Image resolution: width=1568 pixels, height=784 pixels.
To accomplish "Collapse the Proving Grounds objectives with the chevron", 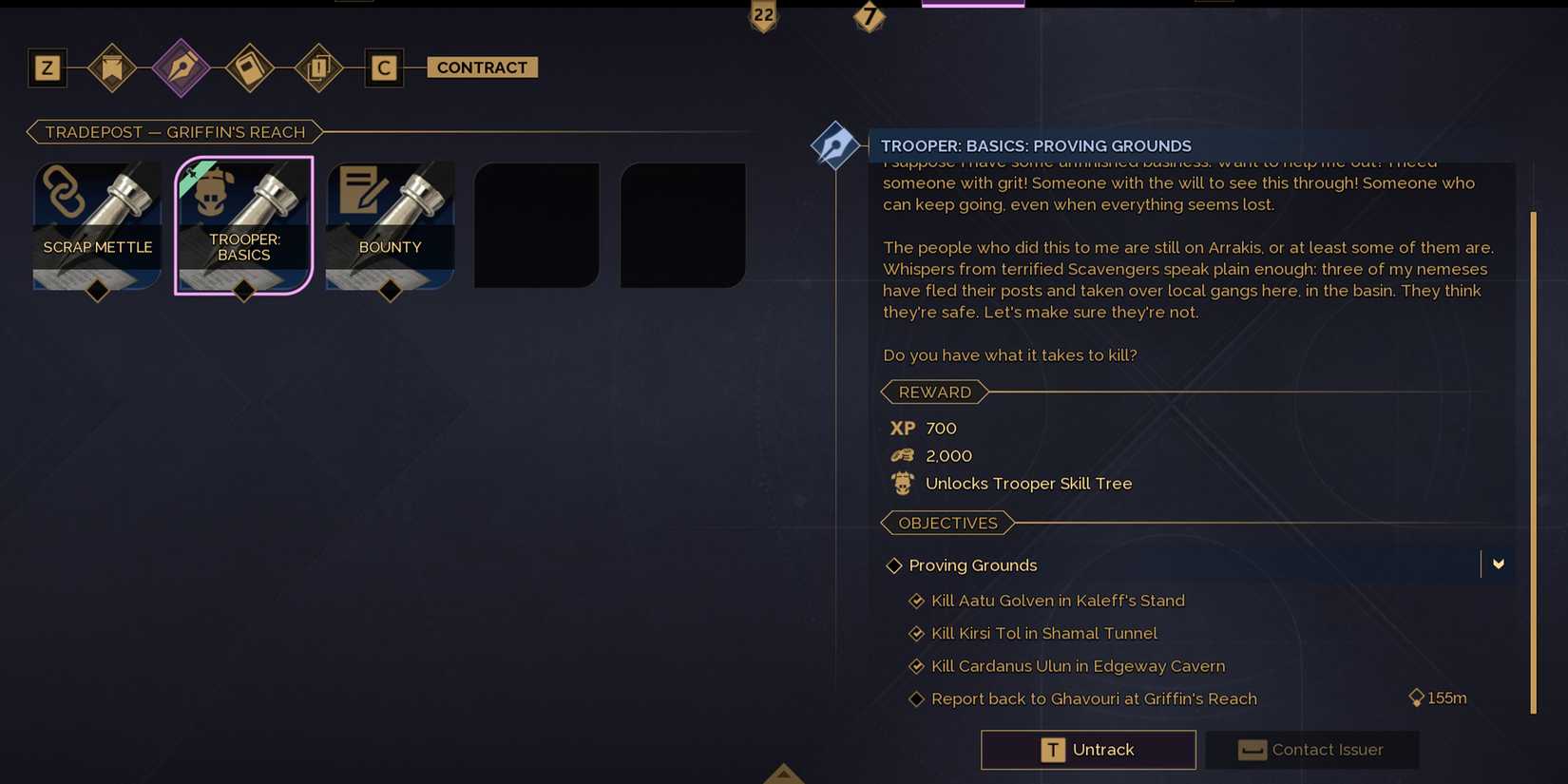I will (1499, 564).
